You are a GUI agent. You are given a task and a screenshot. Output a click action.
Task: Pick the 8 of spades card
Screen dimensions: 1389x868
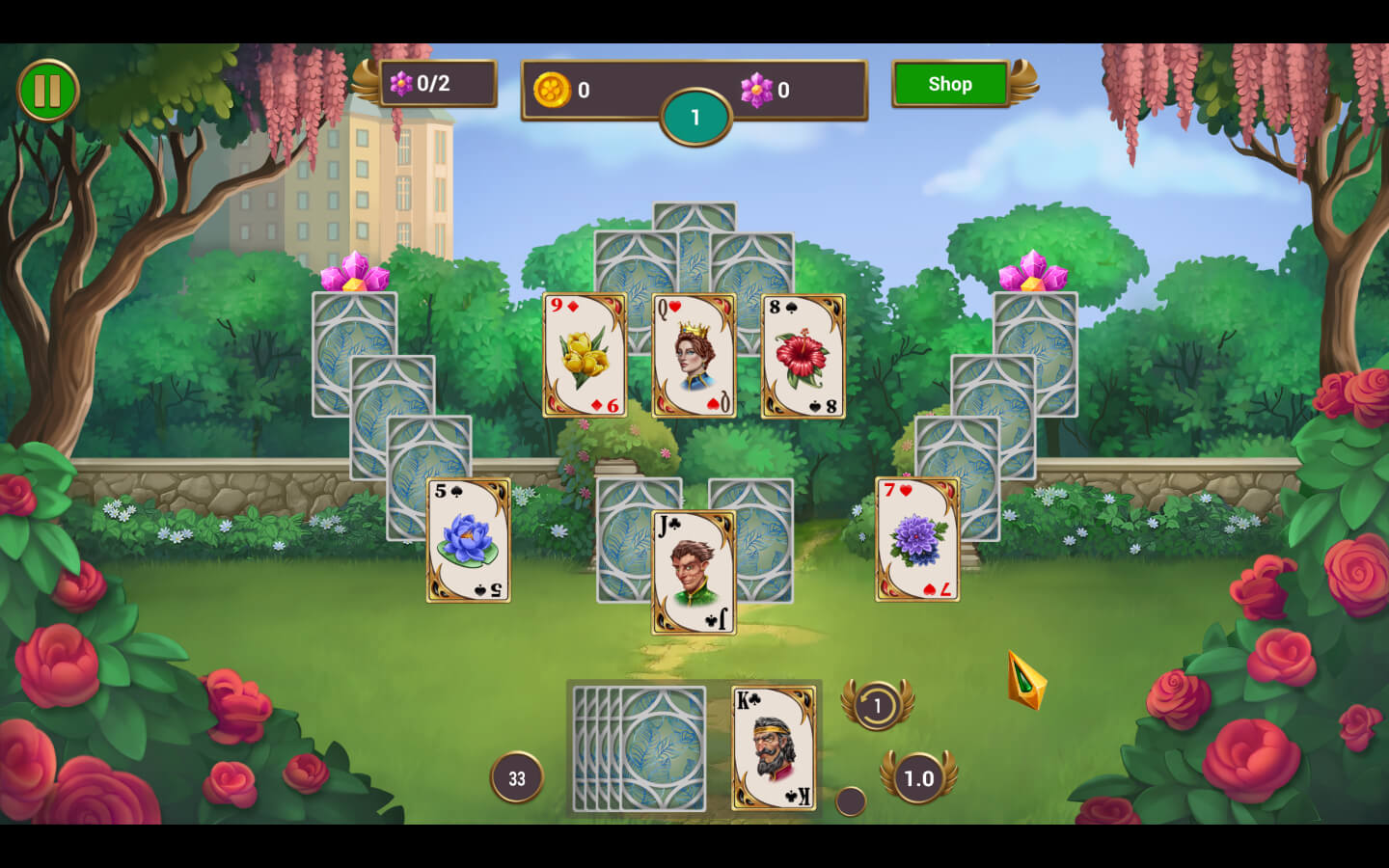(x=803, y=356)
